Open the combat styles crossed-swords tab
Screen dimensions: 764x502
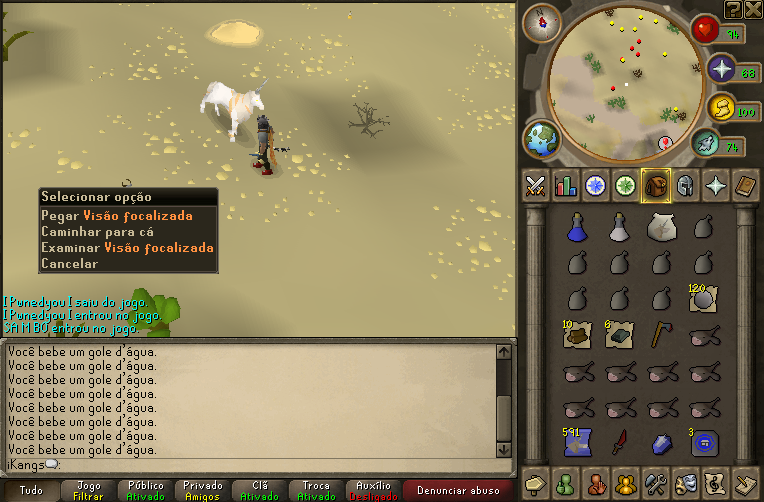pos(535,185)
